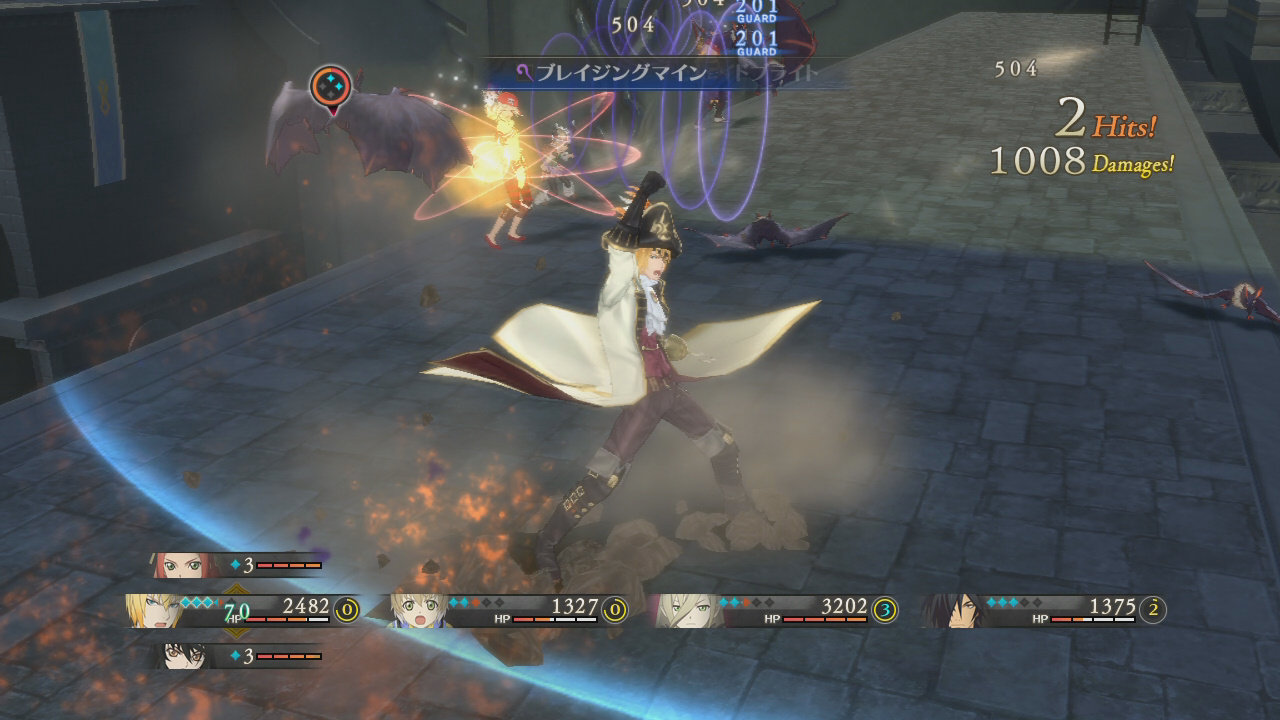Click the orange target marker above the bat
This screenshot has height=720, width=1280.
331,87
